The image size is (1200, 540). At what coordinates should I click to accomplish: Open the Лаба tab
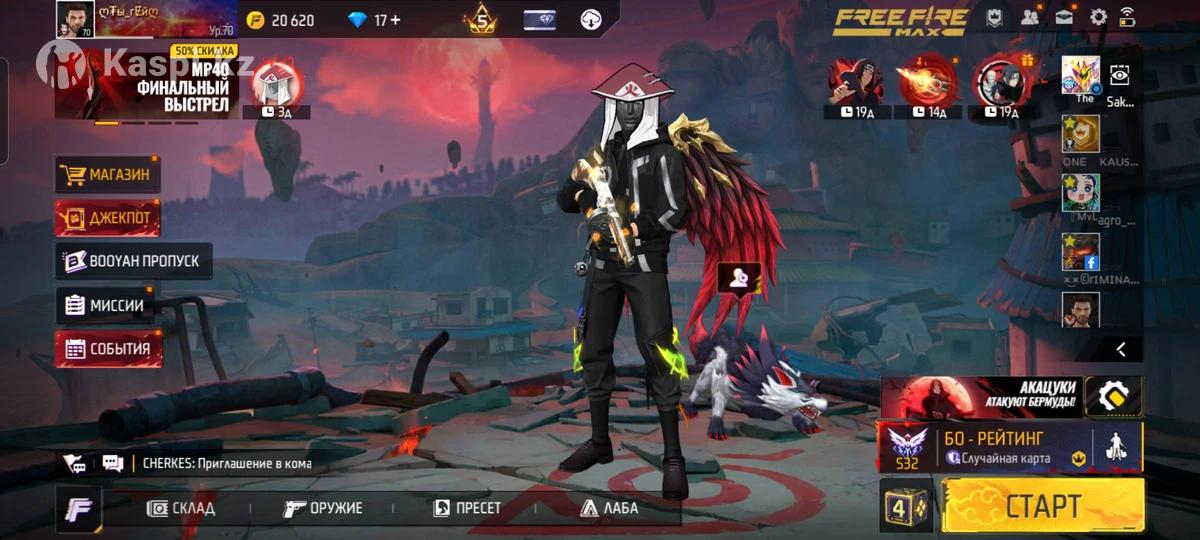pyautogui.click(x=608, y=508)
